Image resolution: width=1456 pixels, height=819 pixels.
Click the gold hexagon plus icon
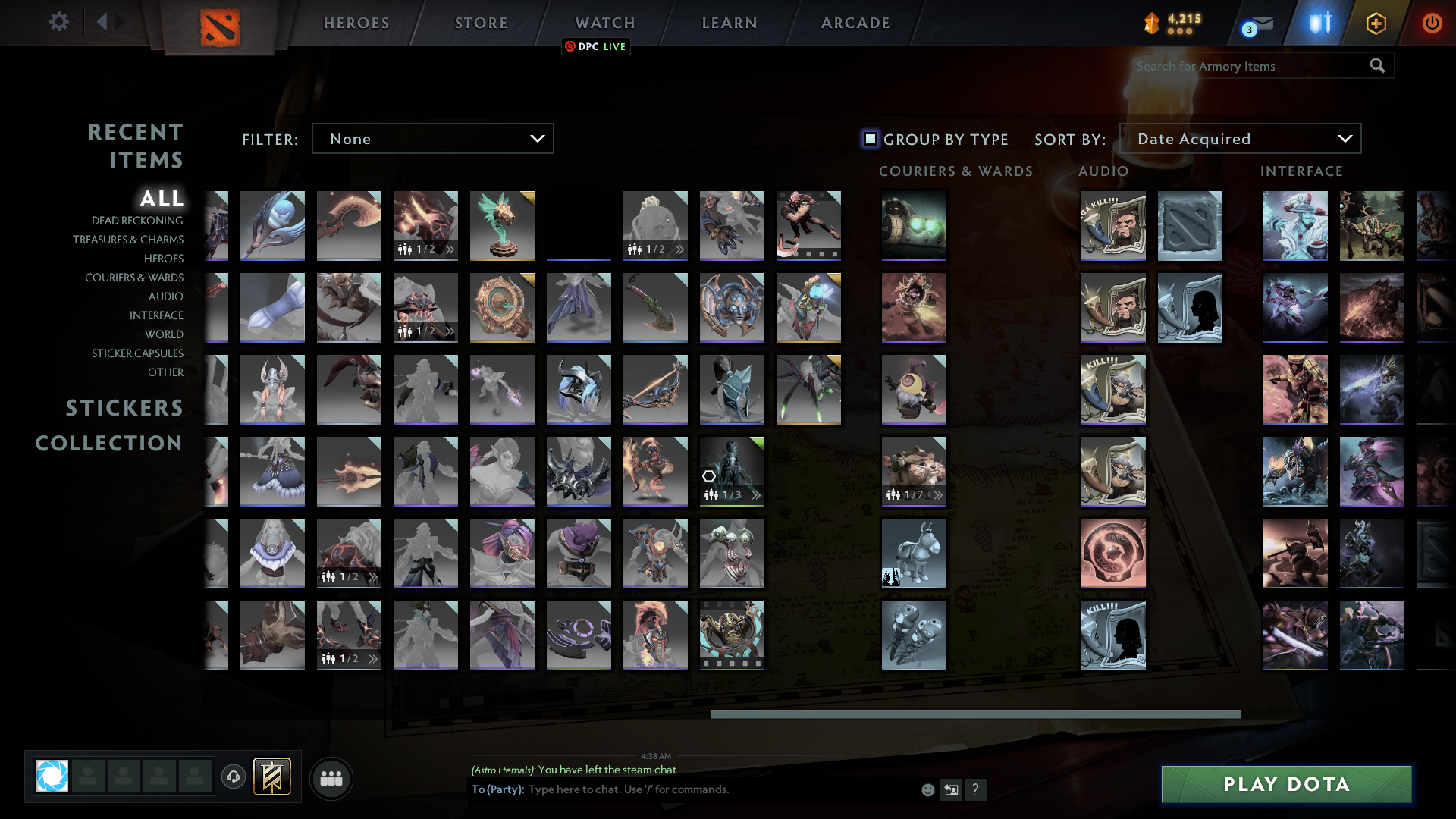(1375, 23)
